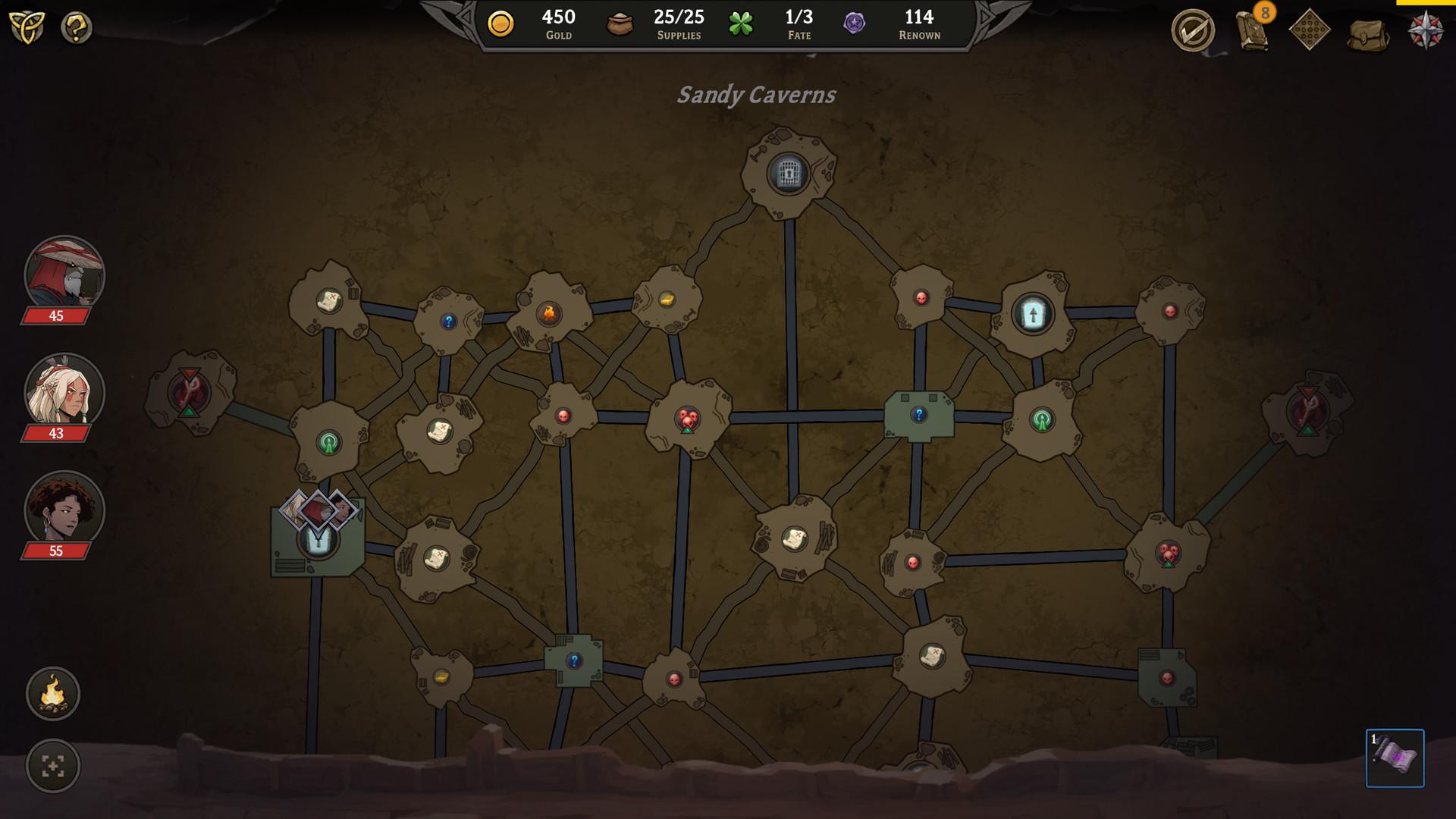The image size is (1456, 819).
Task: Click the blue question mark mystery node
Action: click(x=918, y=415)
